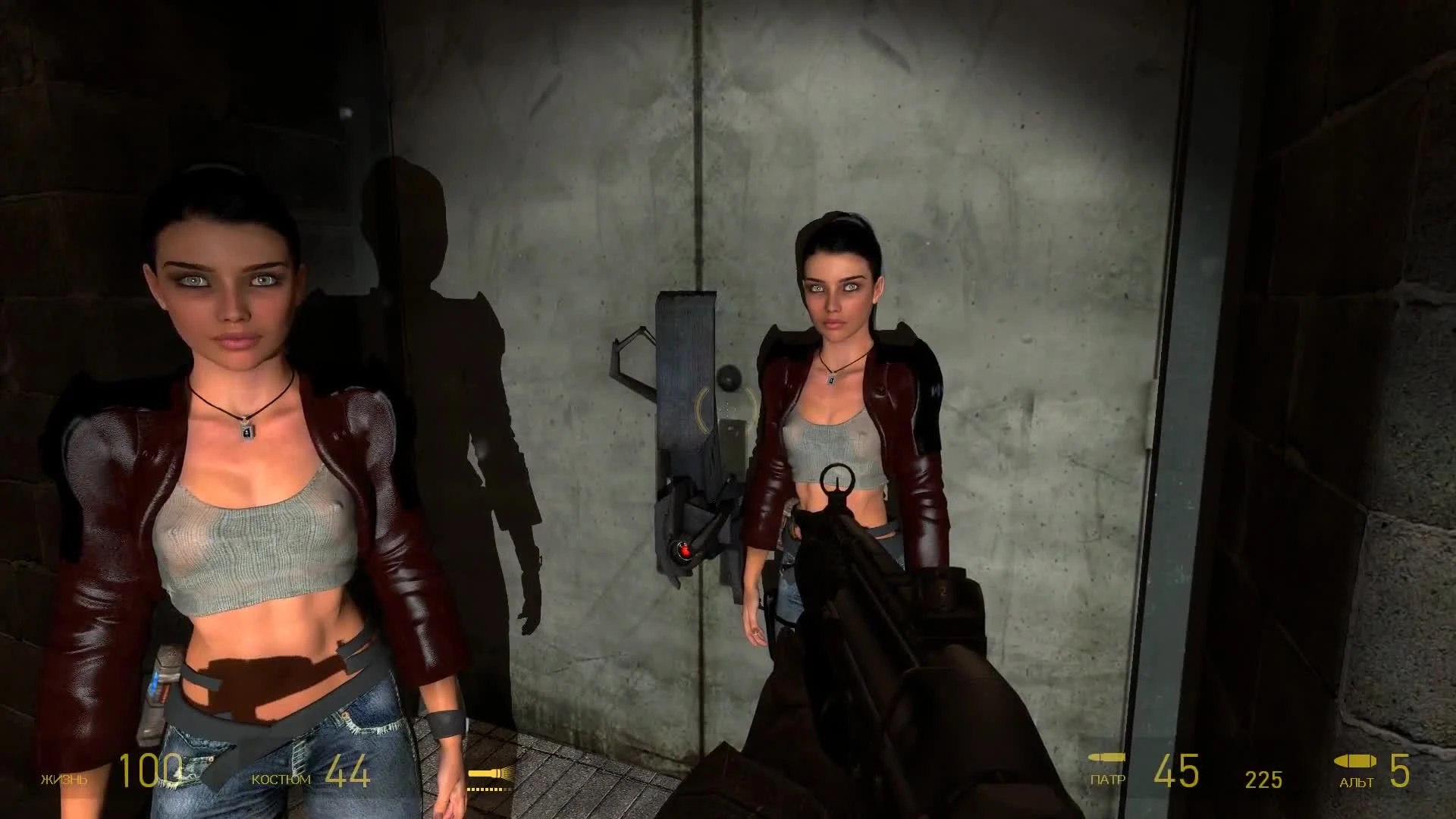Click the round knob on the metal door
This screenshot has height=819, width=1456.
click(x=730, y=376)
